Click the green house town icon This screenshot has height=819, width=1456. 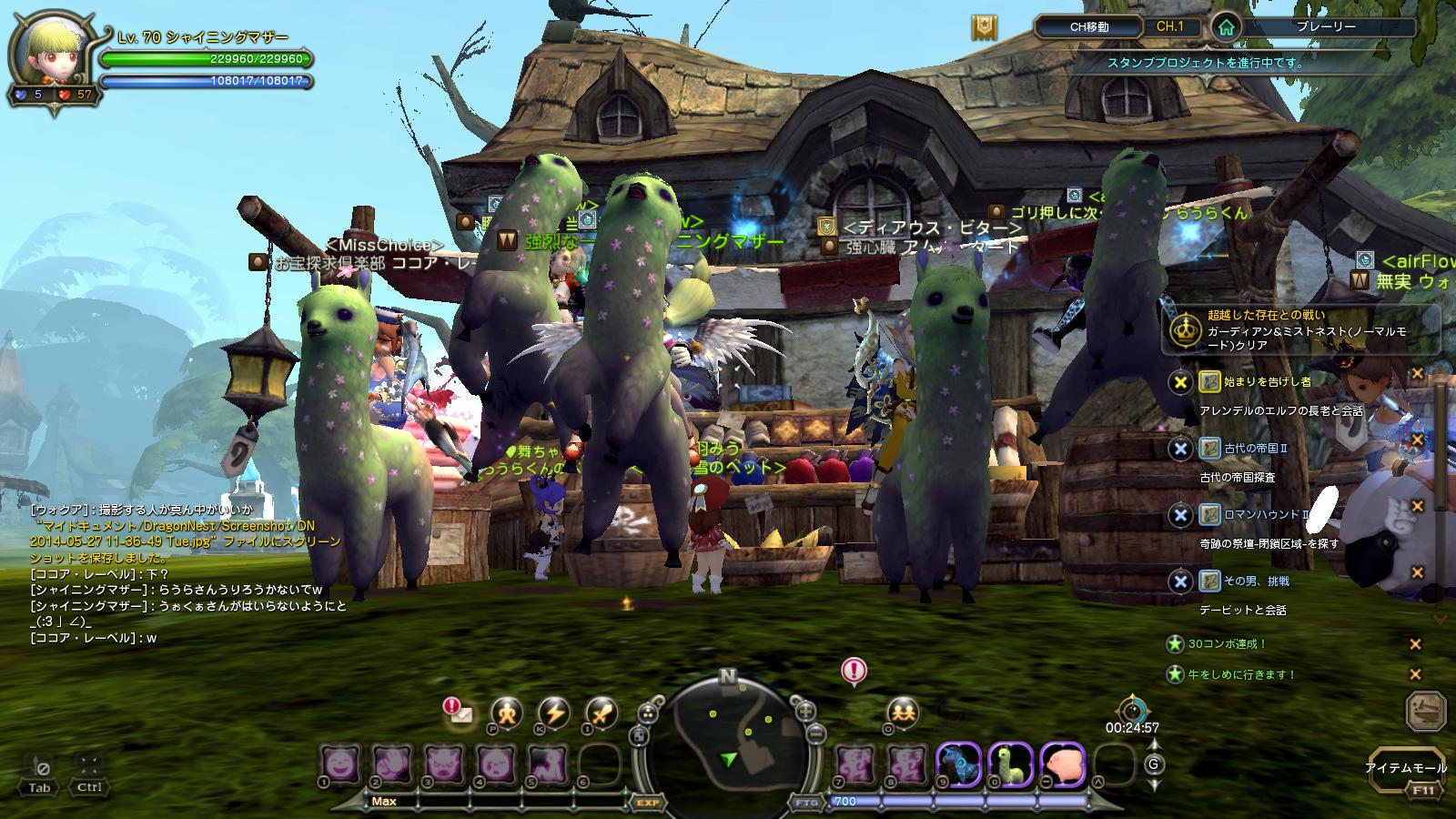(1226, 27)
